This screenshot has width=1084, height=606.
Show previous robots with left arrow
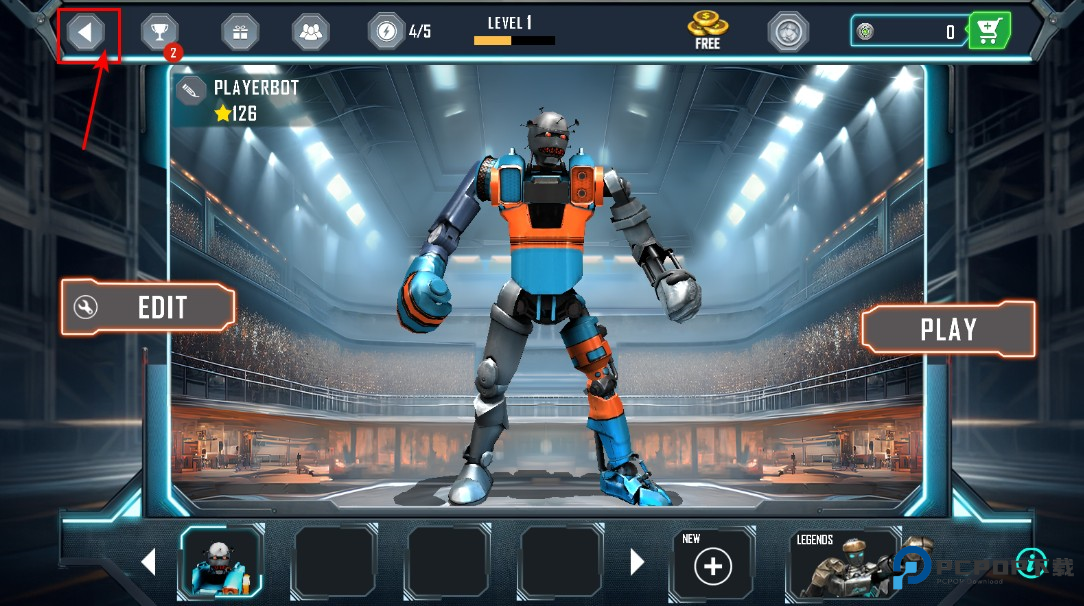click(x=148, y=562)
